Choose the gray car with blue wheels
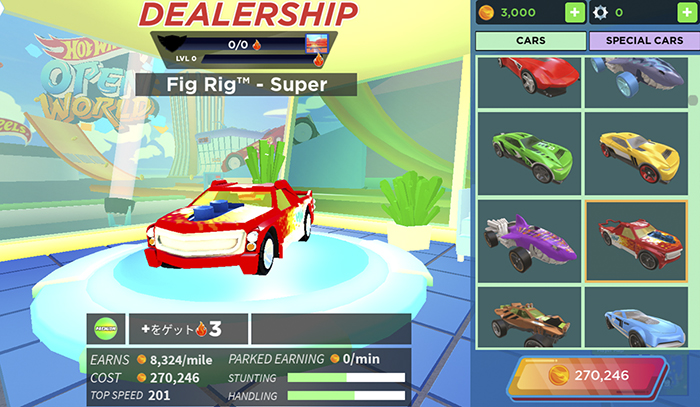Viewport: 700px width, 407px height. coord(633,78)
